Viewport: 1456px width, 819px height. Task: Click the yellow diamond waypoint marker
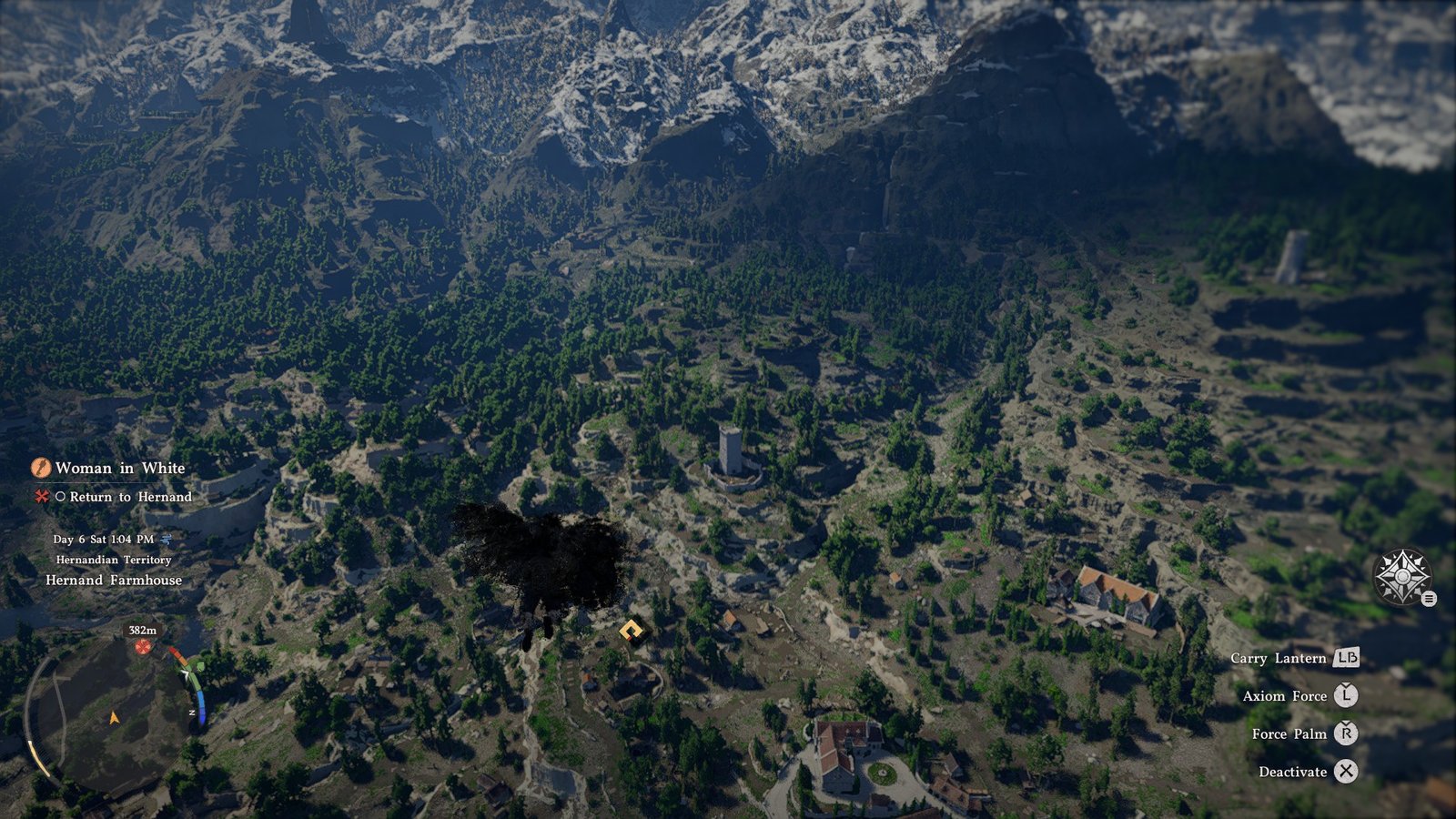(x=632, y=630)
